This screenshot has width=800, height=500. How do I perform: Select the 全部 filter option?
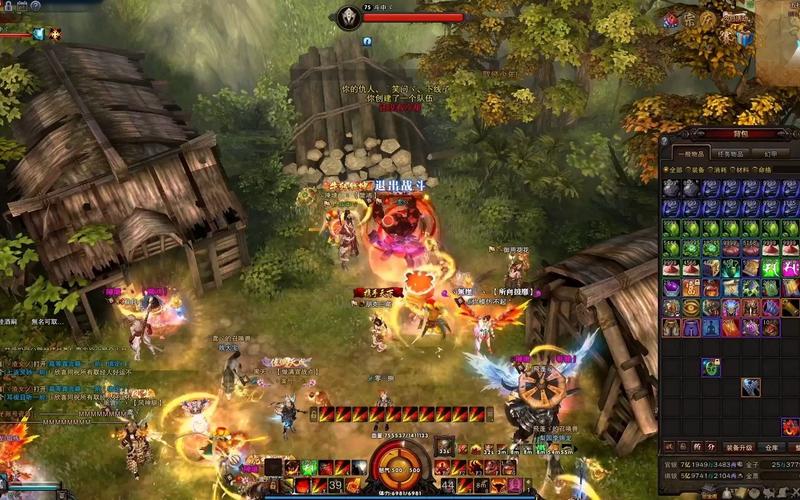coord(675,170)
